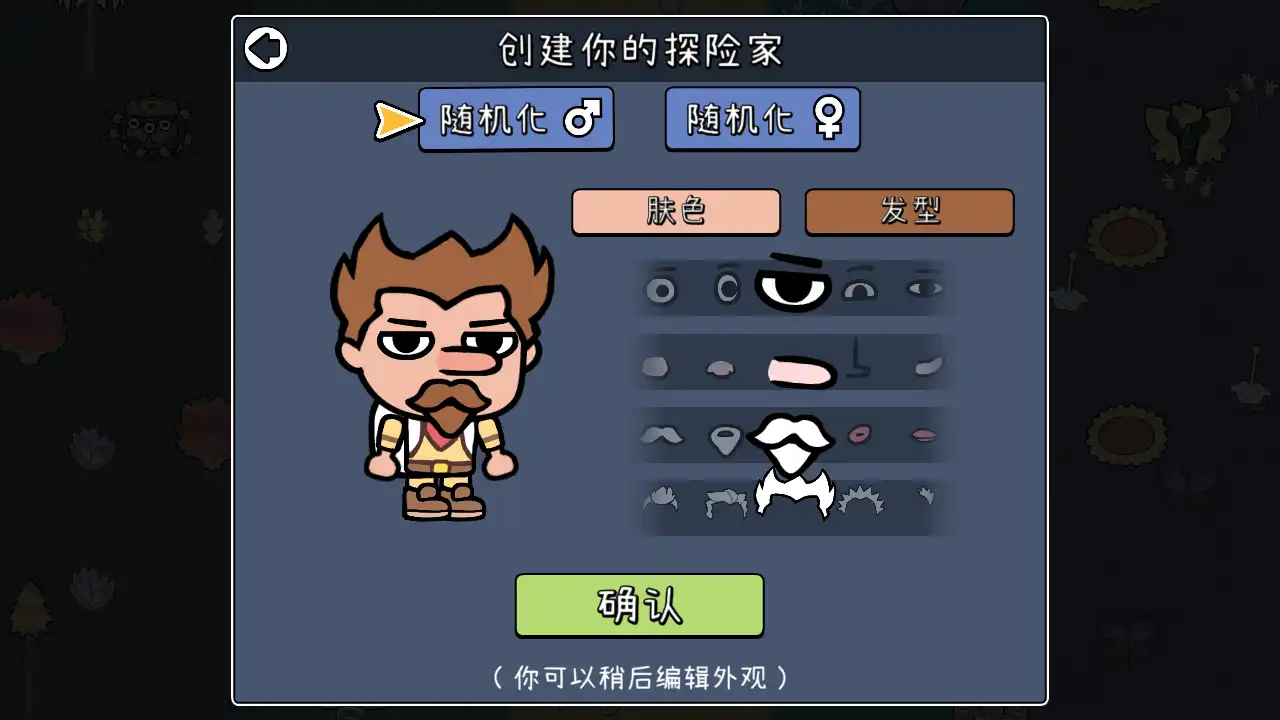Pick the short tuft hairstyle

click(660, 498)
